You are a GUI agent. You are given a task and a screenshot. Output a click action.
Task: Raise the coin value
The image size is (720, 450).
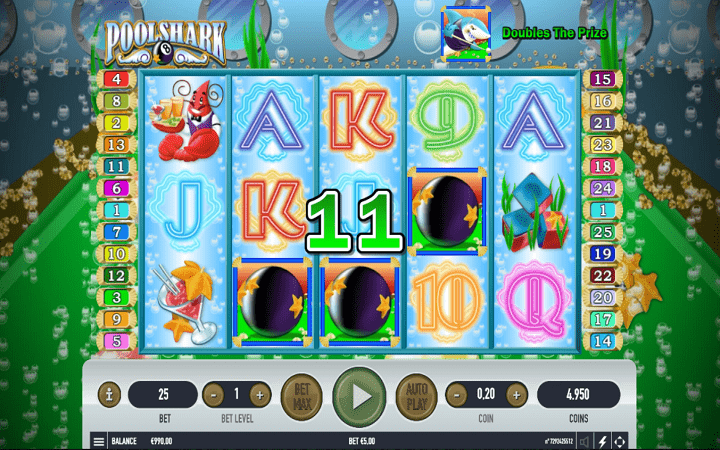point(519,394)
